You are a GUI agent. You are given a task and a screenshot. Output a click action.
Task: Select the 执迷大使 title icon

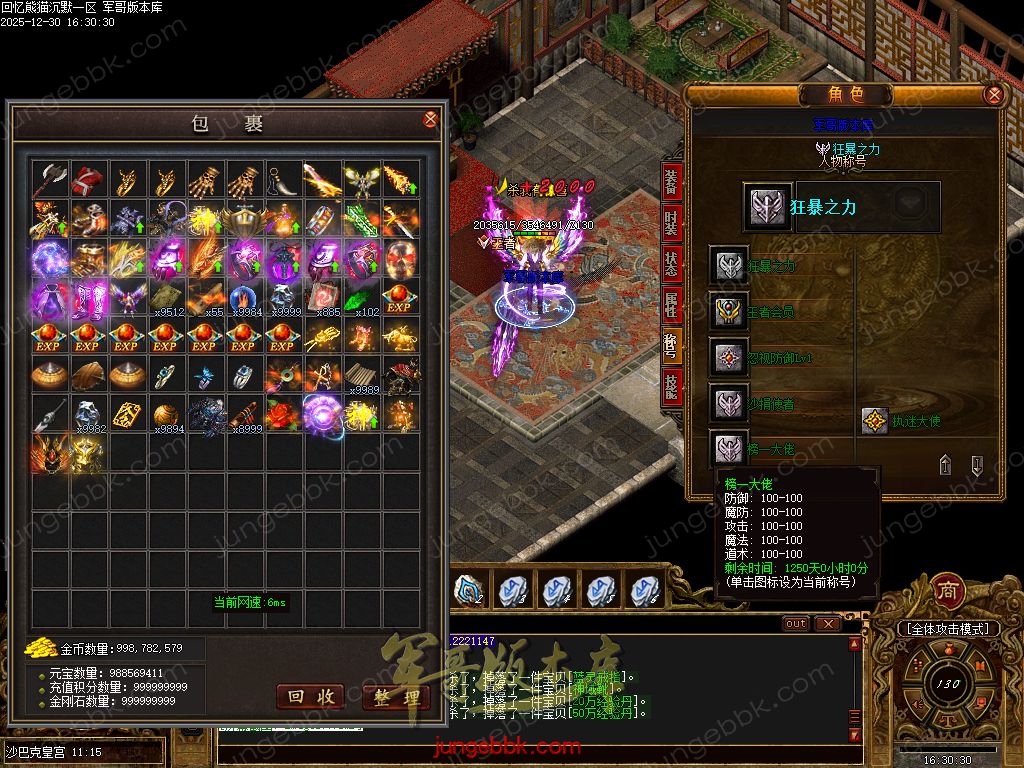[875, 421]
